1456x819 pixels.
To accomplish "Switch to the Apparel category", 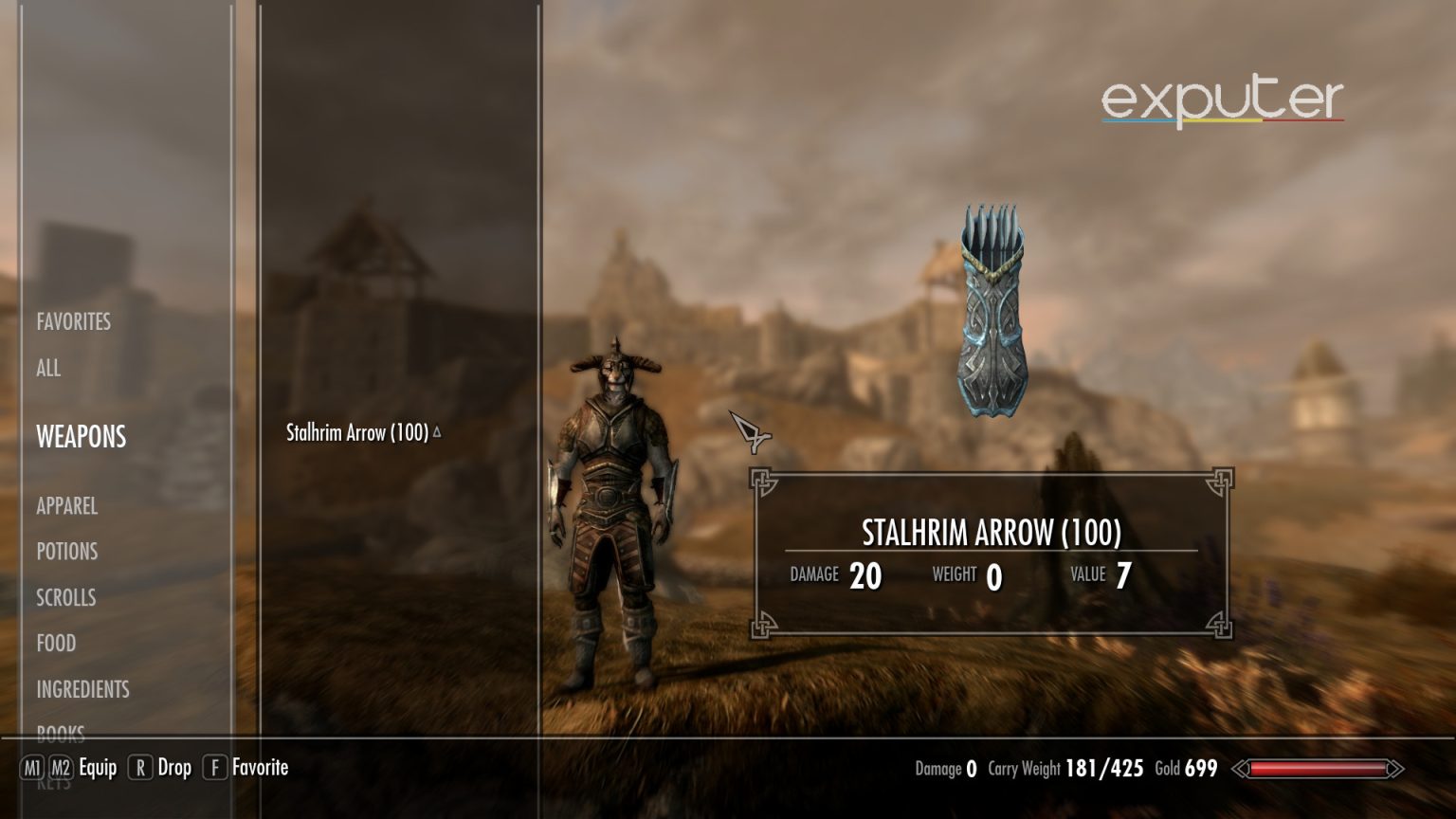I will (66, 506).
